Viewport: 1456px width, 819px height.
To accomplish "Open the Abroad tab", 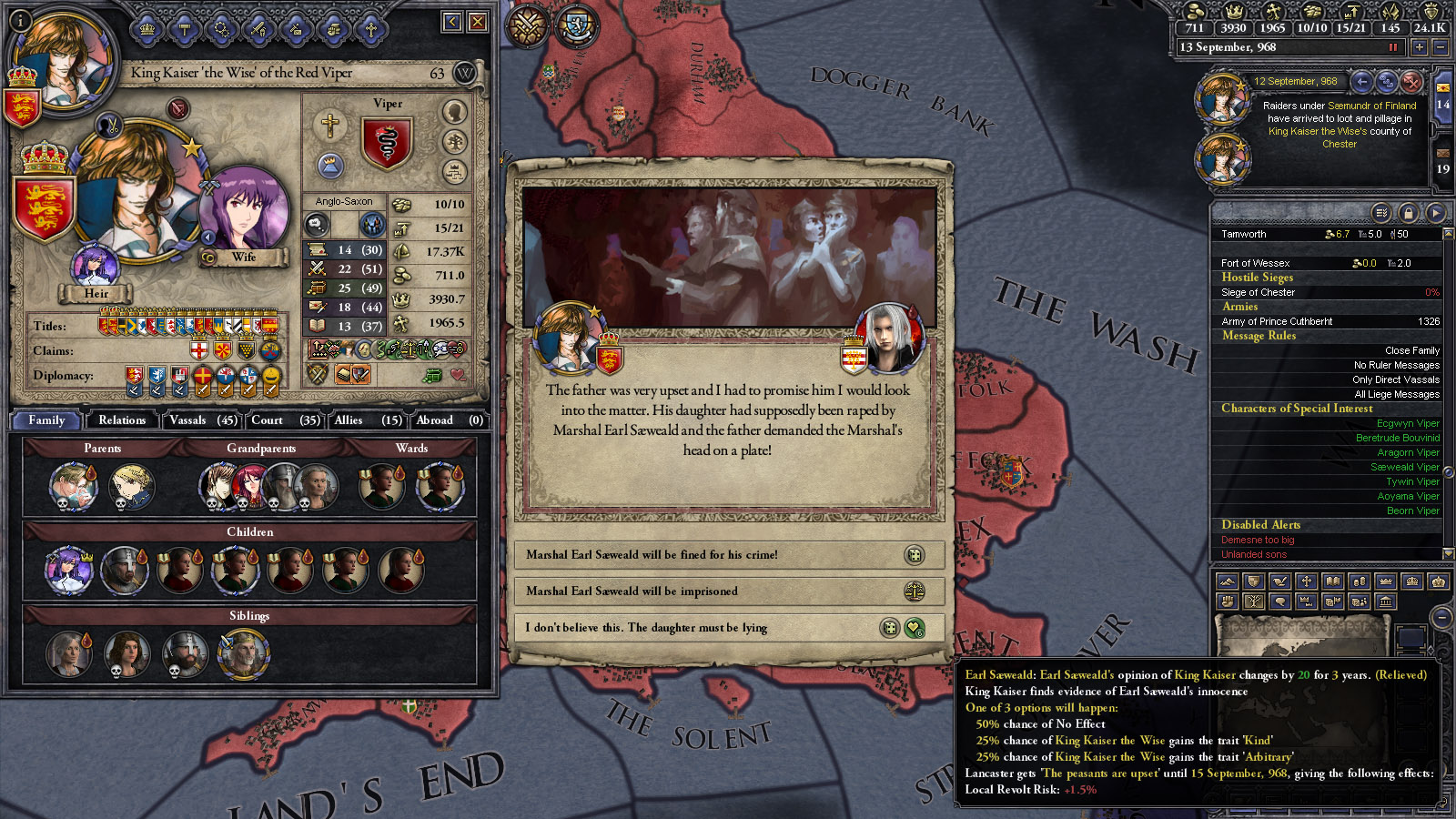I will click(x=449, y=420).
